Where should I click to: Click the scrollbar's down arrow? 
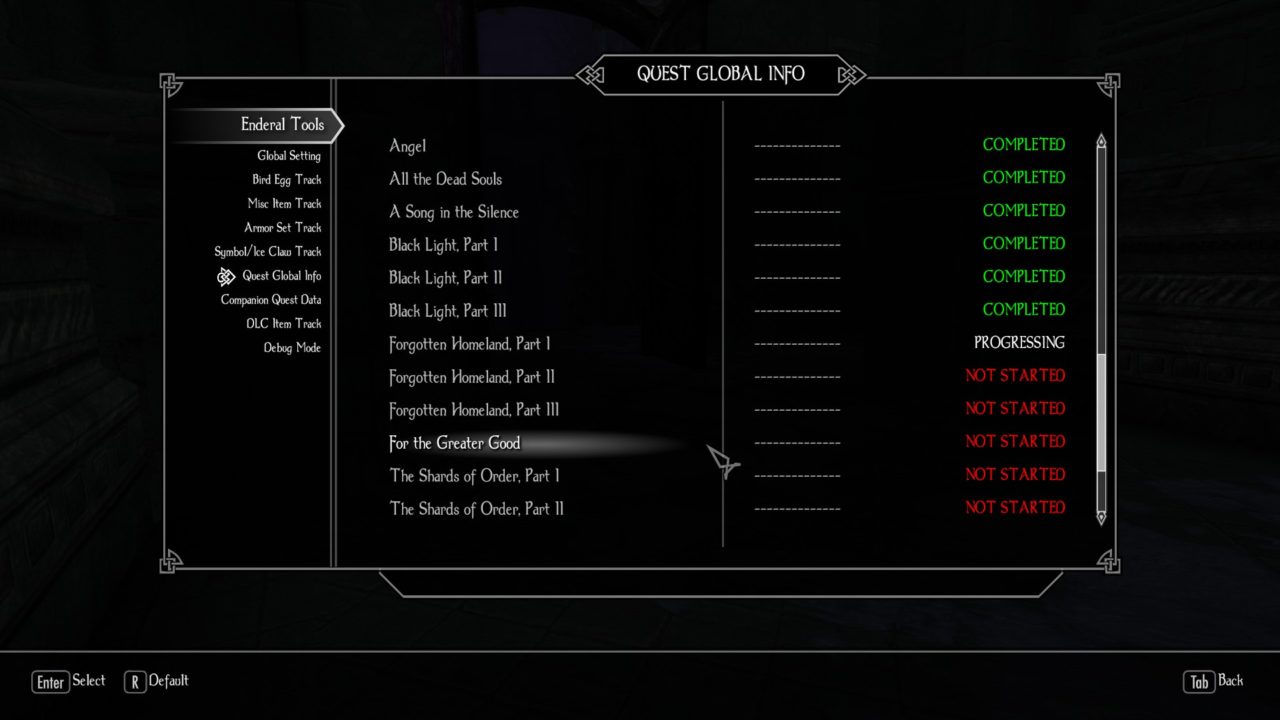[x=1102, y=517]
